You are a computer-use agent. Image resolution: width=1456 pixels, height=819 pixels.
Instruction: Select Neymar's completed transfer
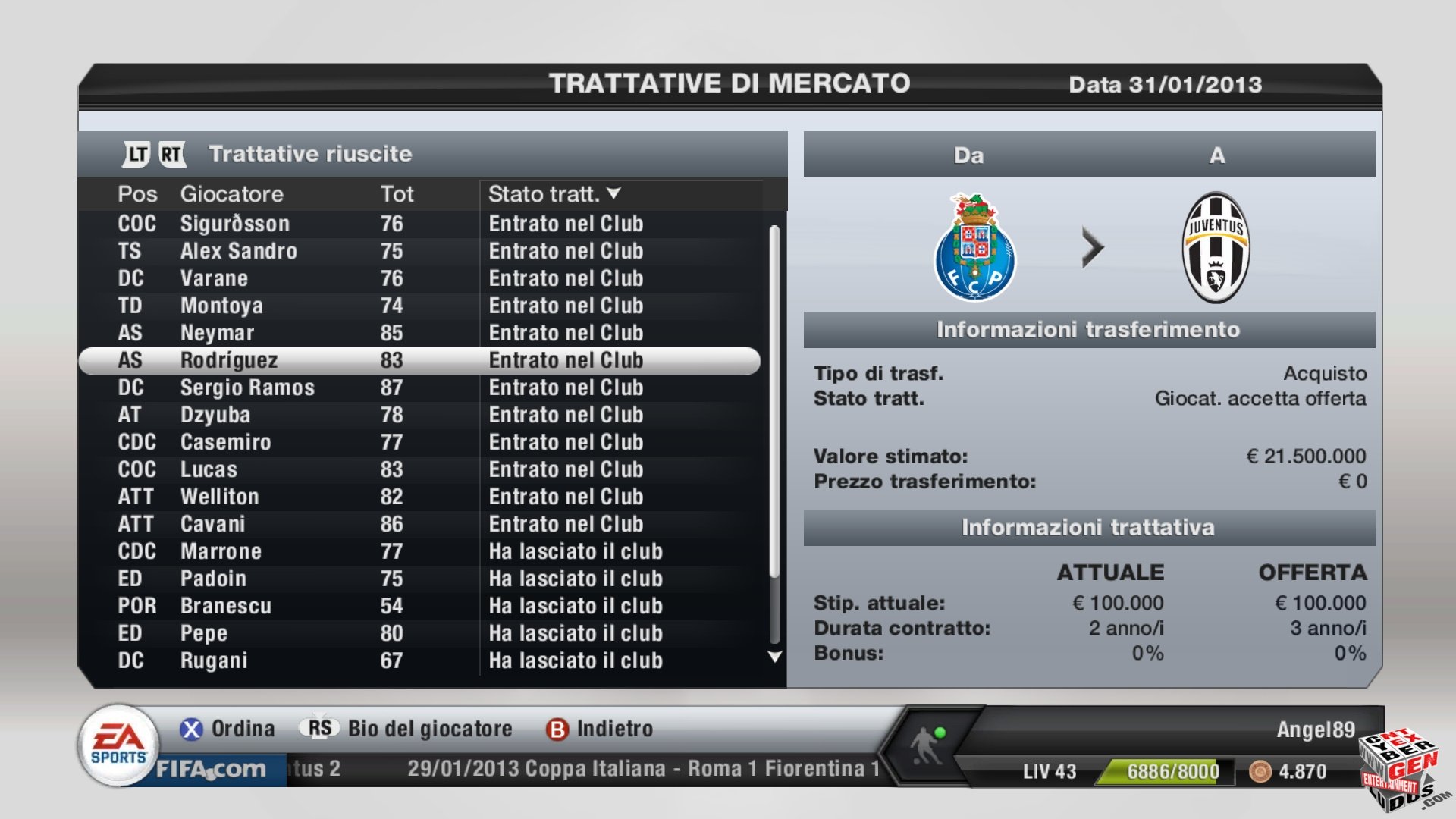click(x=217, y=333)
